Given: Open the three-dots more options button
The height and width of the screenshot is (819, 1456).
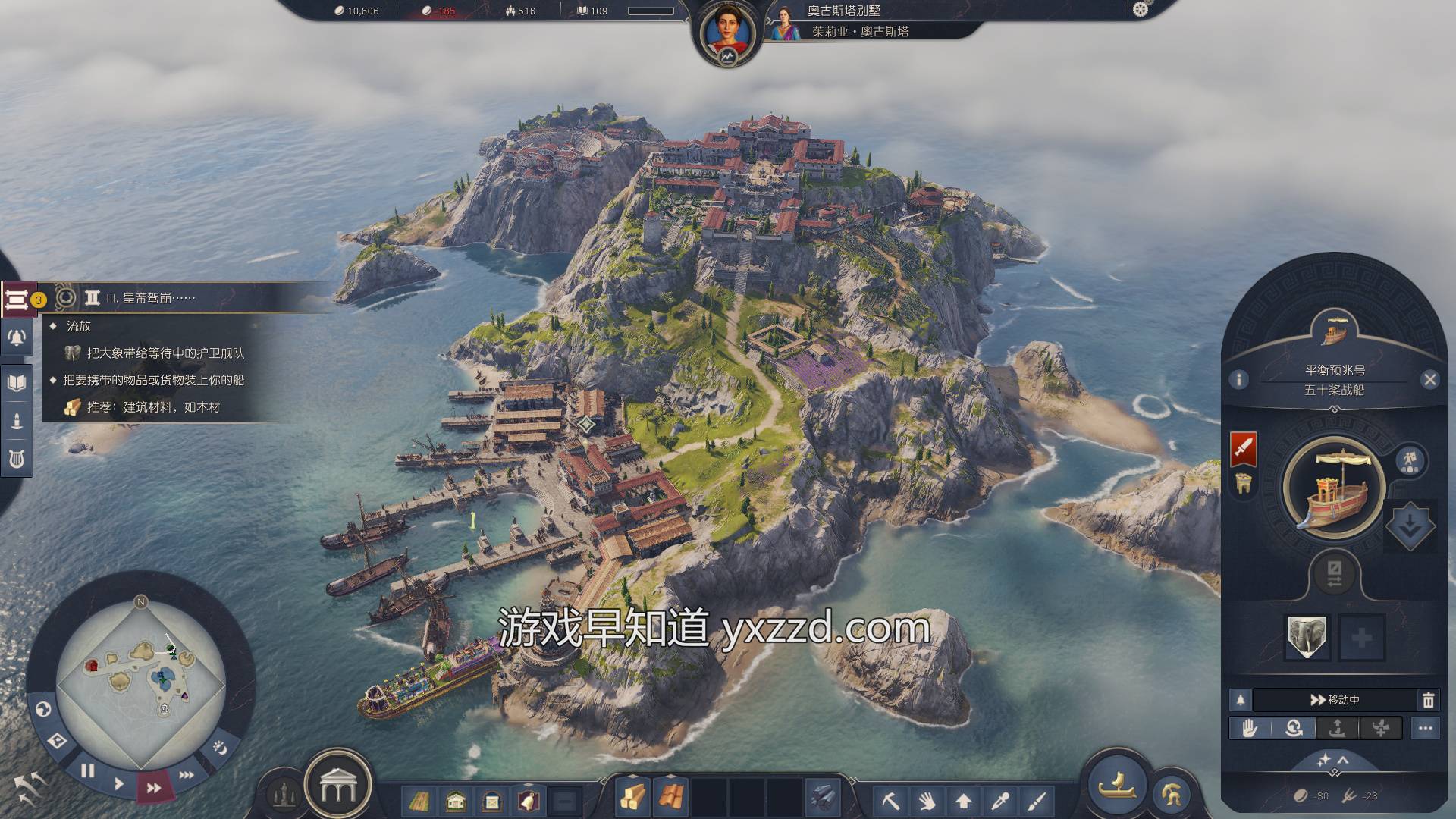Looking at the screenshot, I should tap(1426, 729).
